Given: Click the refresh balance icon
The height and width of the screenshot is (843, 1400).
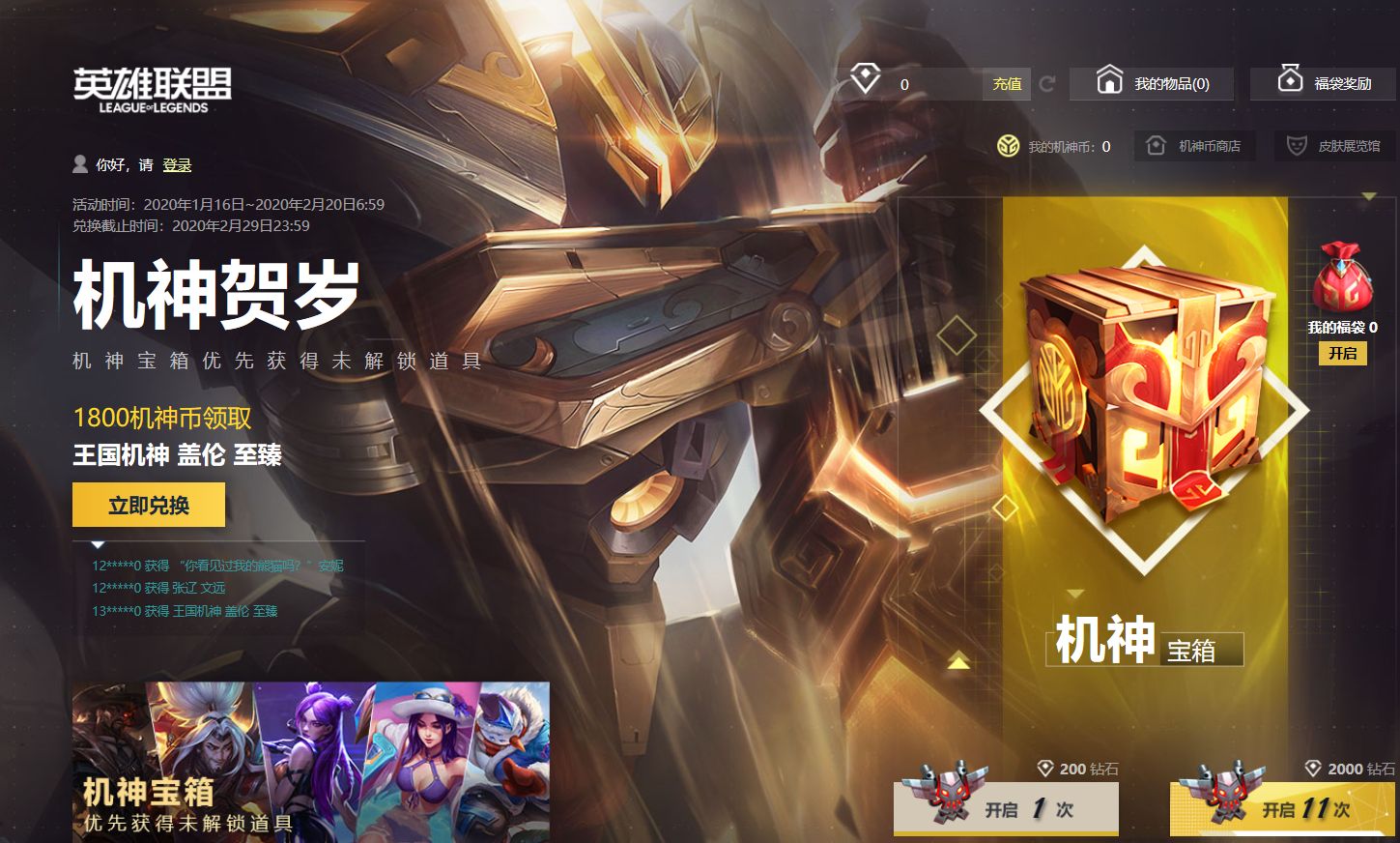Looking at the screenshot, I should click(1048, 84).
